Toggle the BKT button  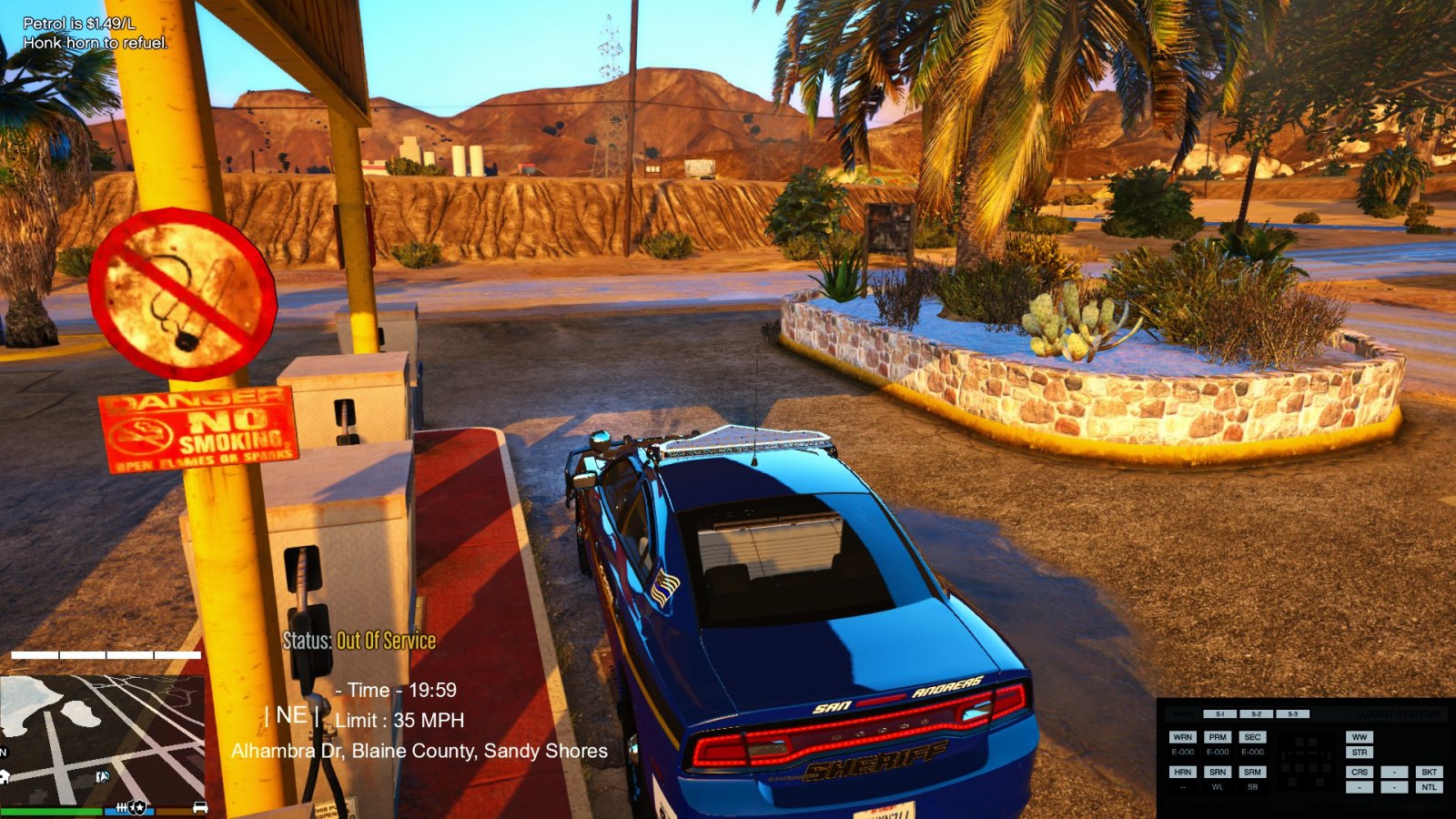tap(1429, 772)
